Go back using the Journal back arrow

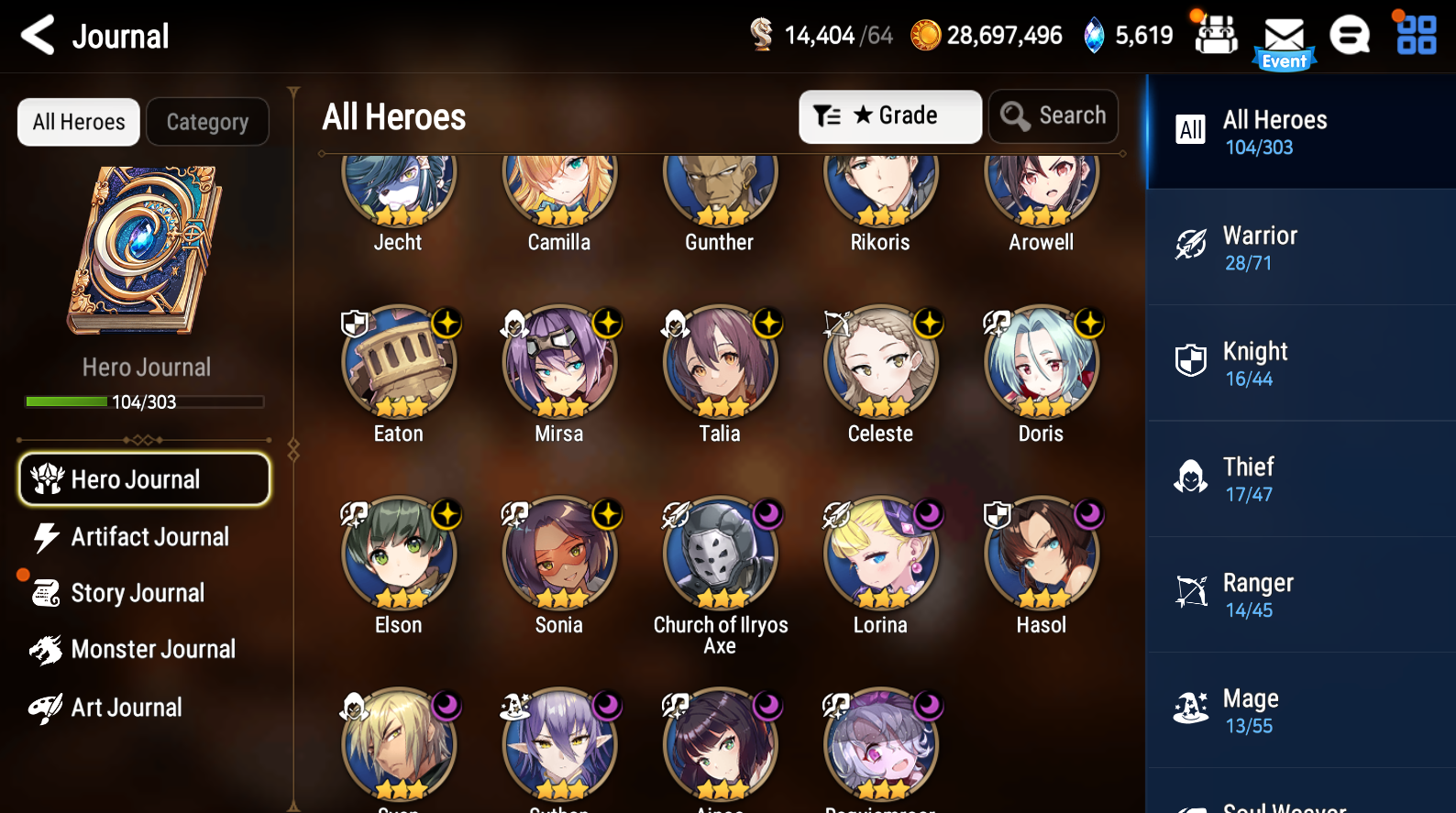tap(37, 35)
